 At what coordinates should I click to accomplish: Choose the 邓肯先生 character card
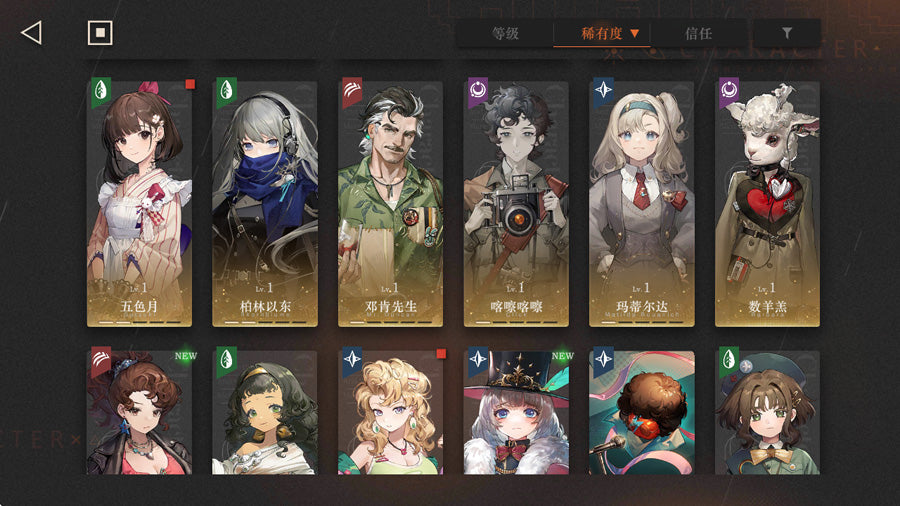[x=391, y=203]
